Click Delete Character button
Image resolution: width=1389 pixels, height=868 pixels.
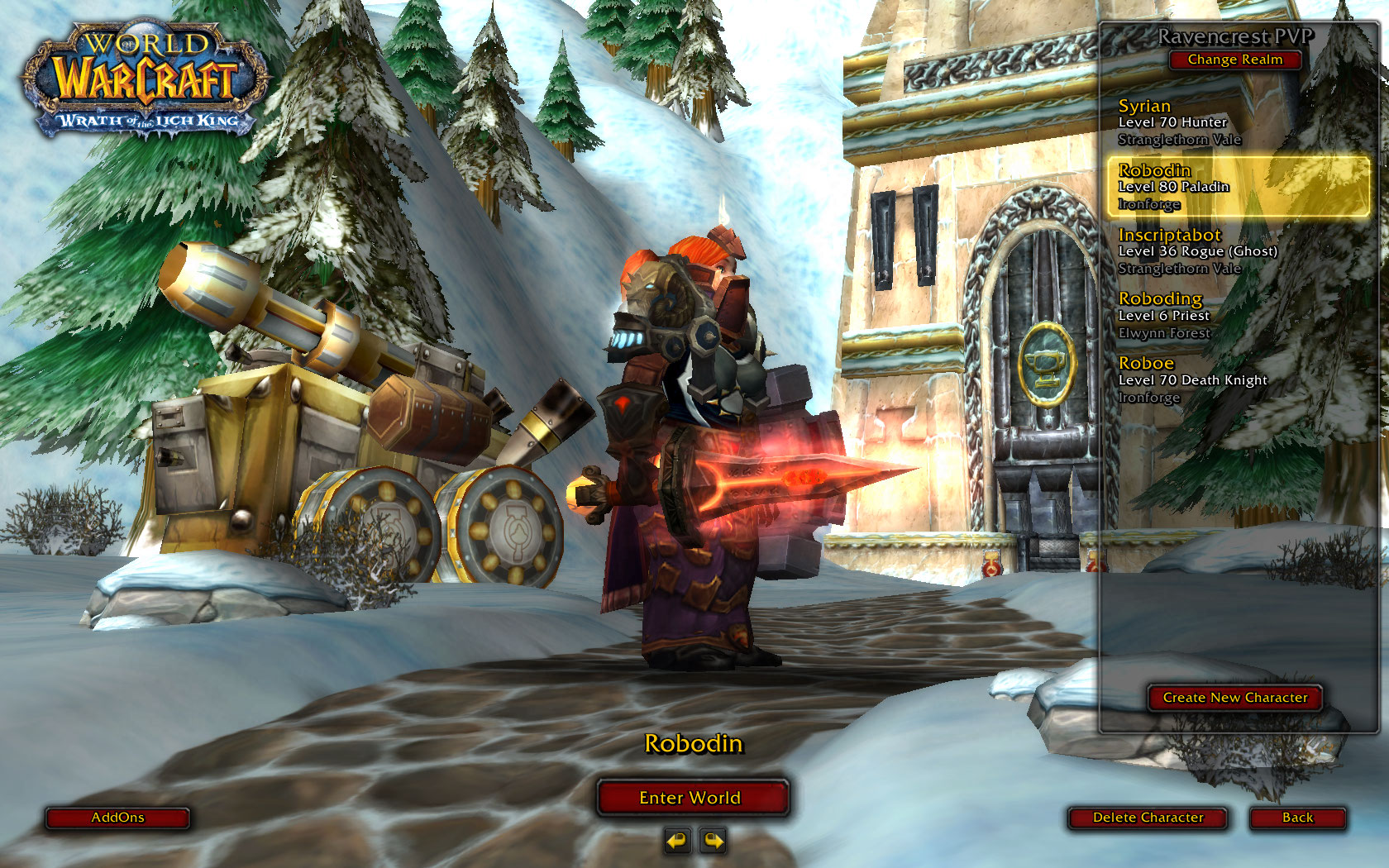[1148, 818]
